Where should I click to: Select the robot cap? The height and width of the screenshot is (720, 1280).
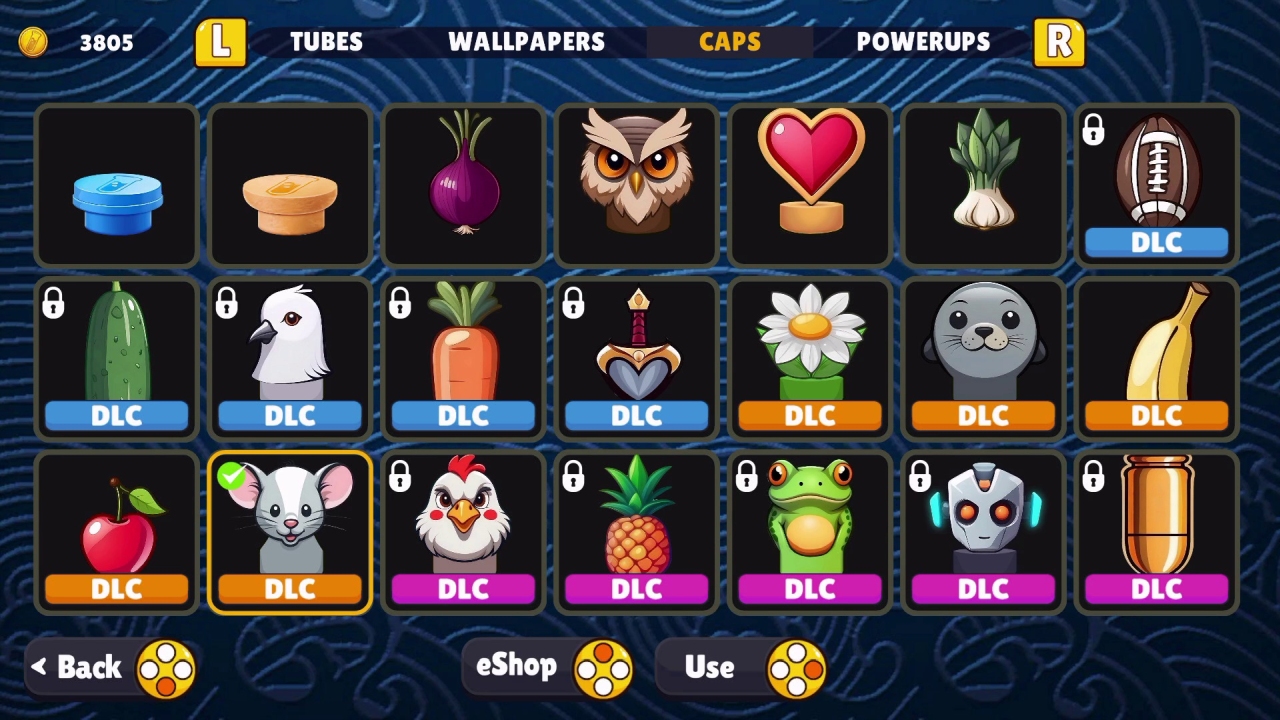pyautogui.click(x=983, y=520)
